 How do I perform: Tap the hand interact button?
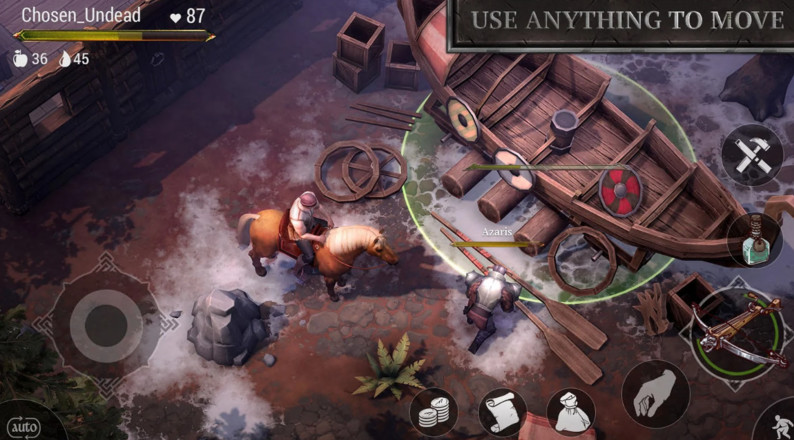click(x=655, y=392)
